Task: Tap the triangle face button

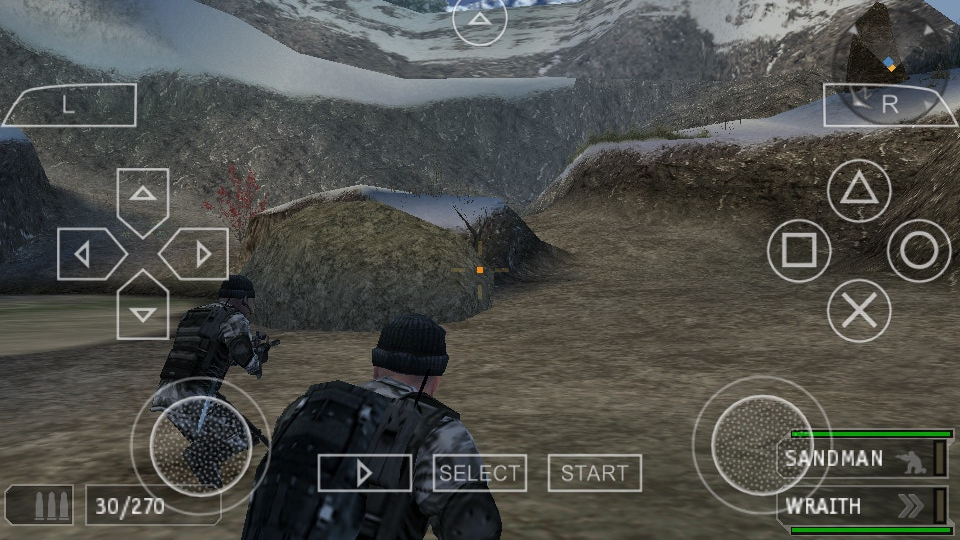Action: 858,190
